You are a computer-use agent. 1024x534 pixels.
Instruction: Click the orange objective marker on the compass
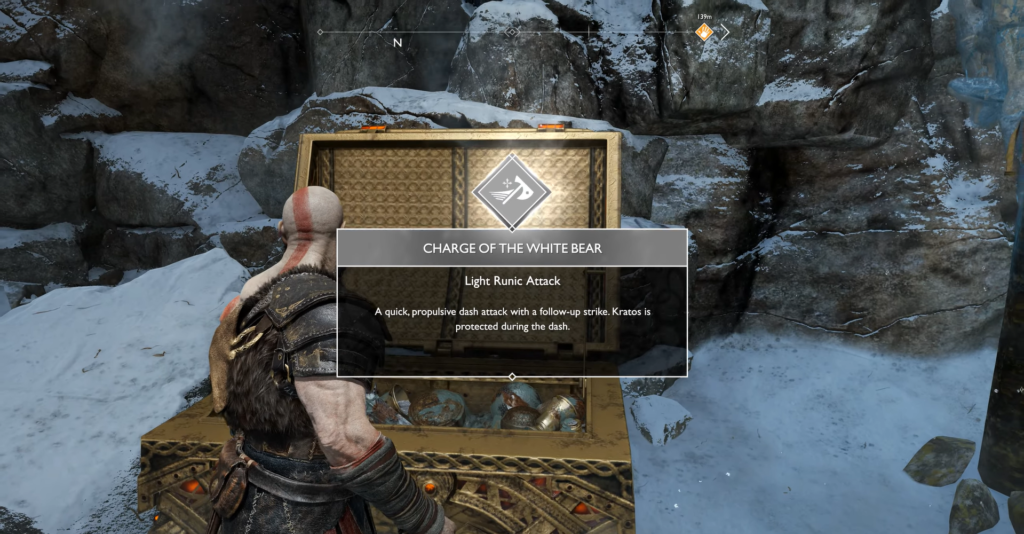click(705, 33)
